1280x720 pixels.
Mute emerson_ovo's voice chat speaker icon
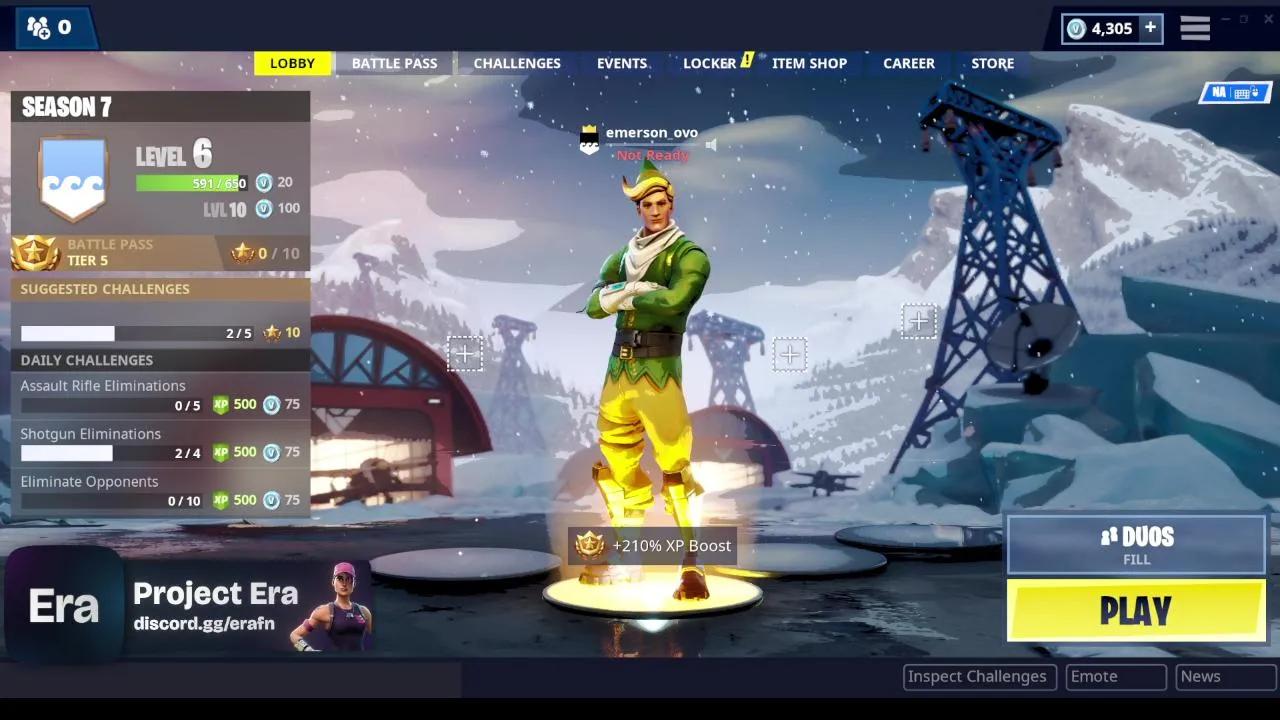pyautogui.click(x=710, y=144)
